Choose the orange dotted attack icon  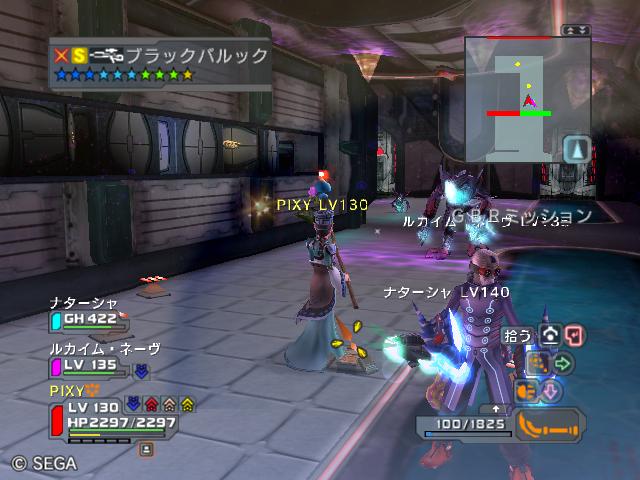538,362
